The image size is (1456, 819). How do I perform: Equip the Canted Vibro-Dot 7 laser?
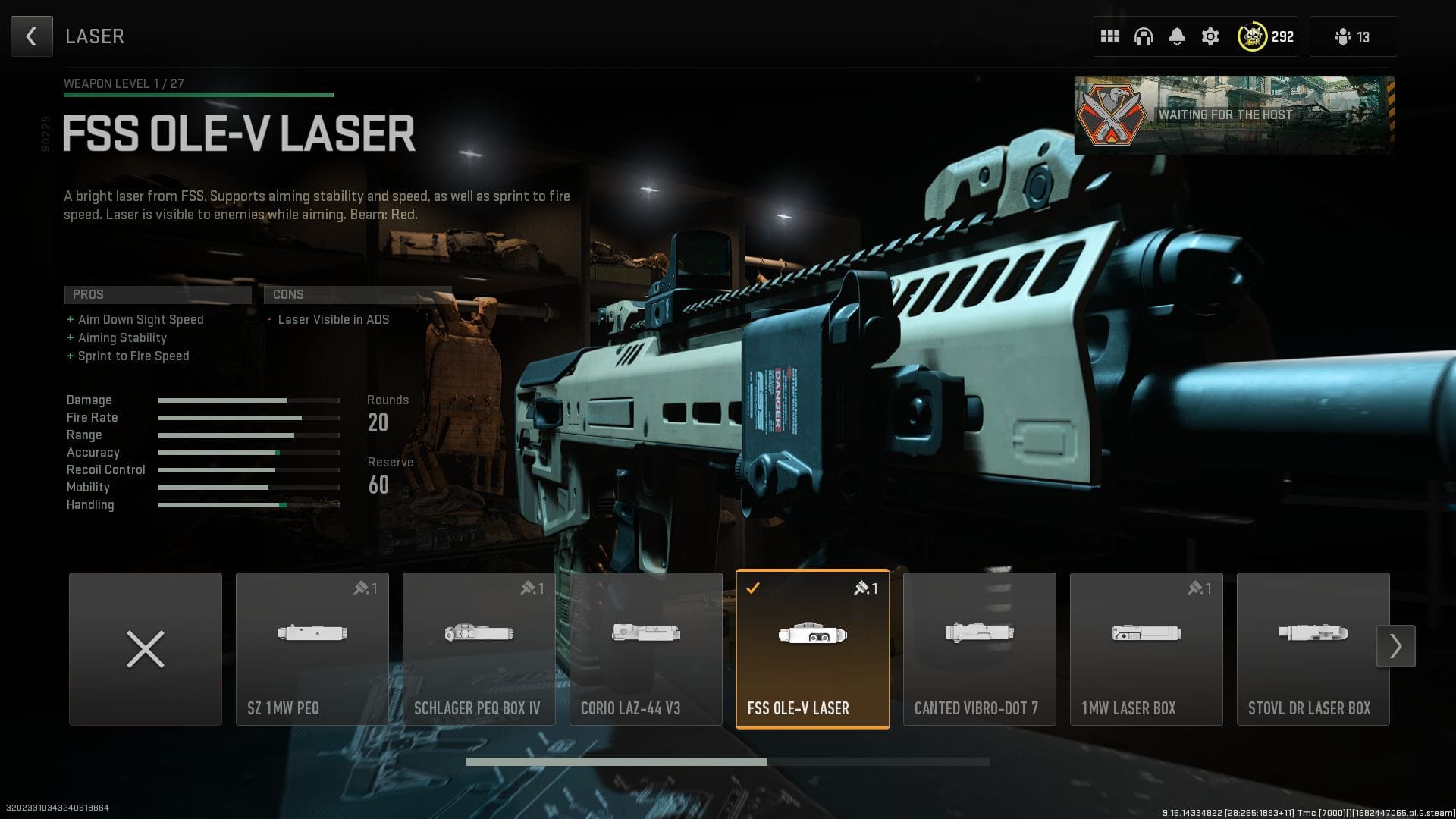(x=979, y=648)
